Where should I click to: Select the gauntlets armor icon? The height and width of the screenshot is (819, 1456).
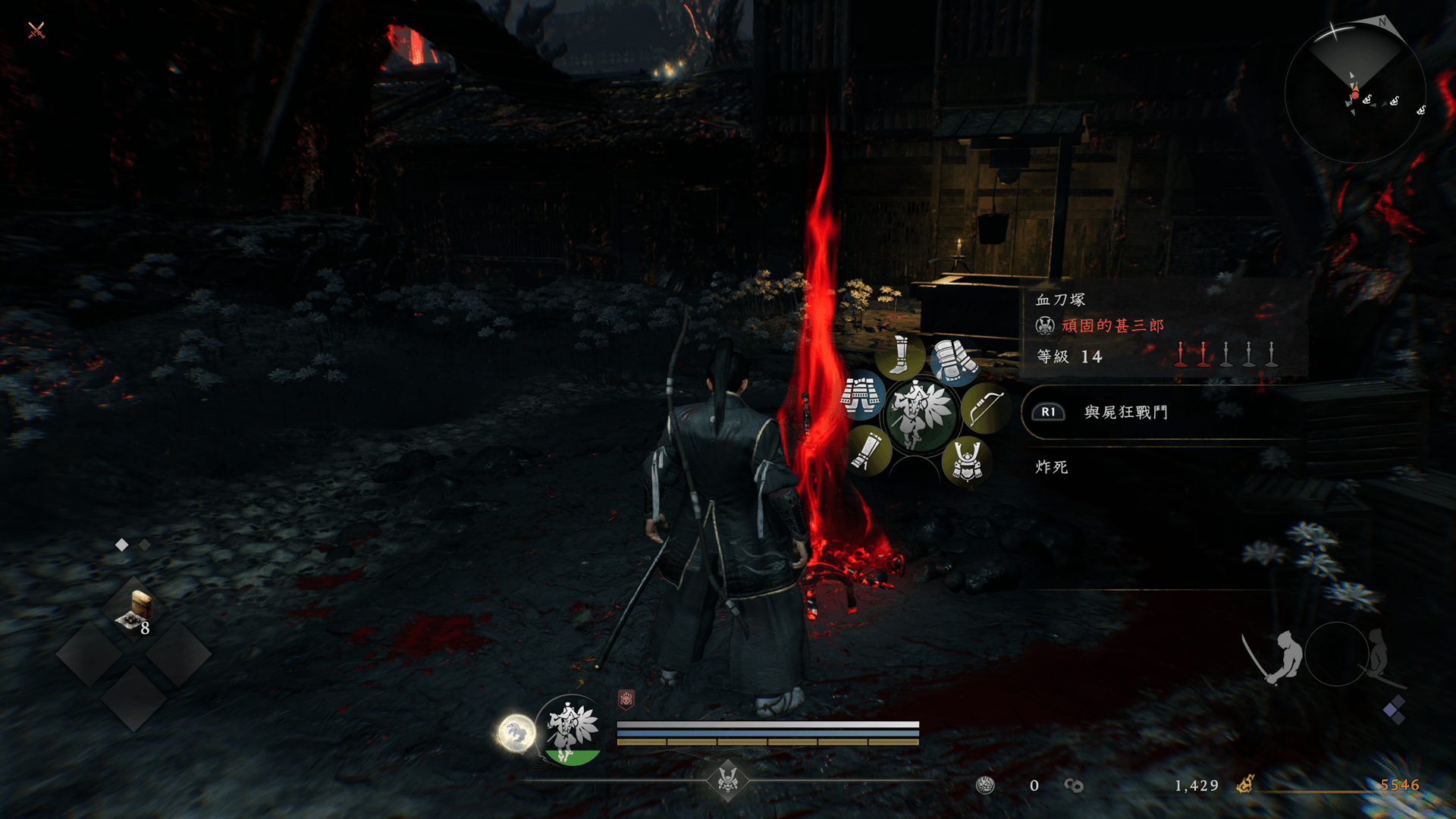point(955,361)
